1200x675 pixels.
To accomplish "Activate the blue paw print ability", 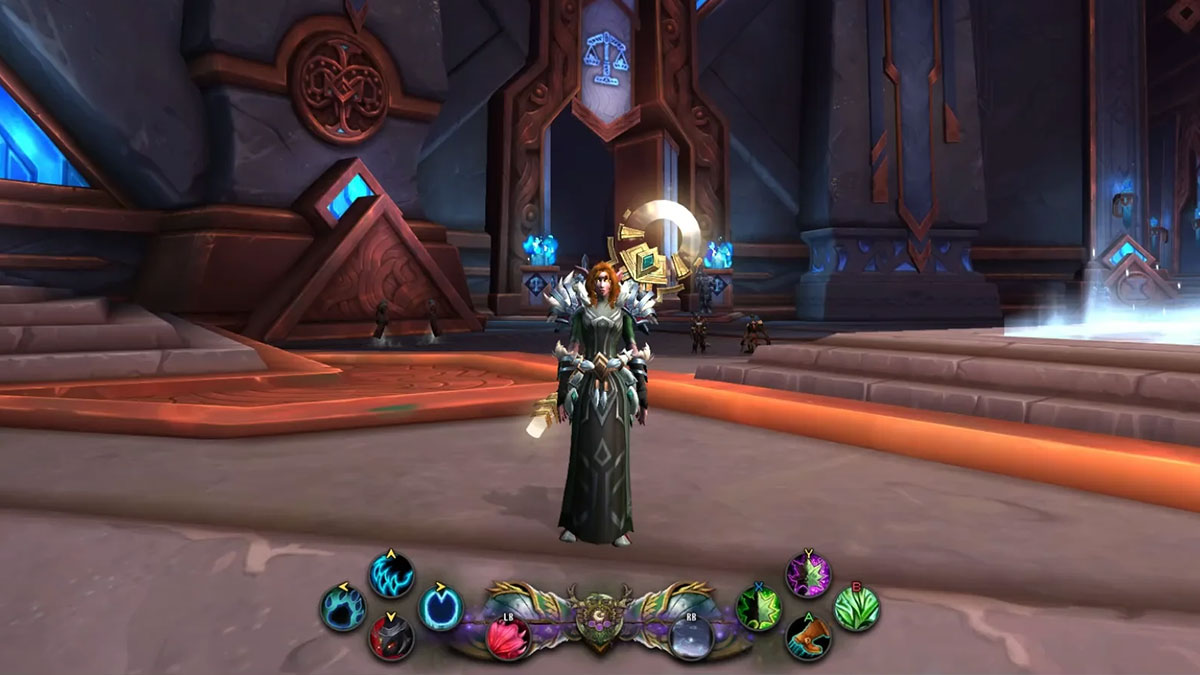I will 343,607.
